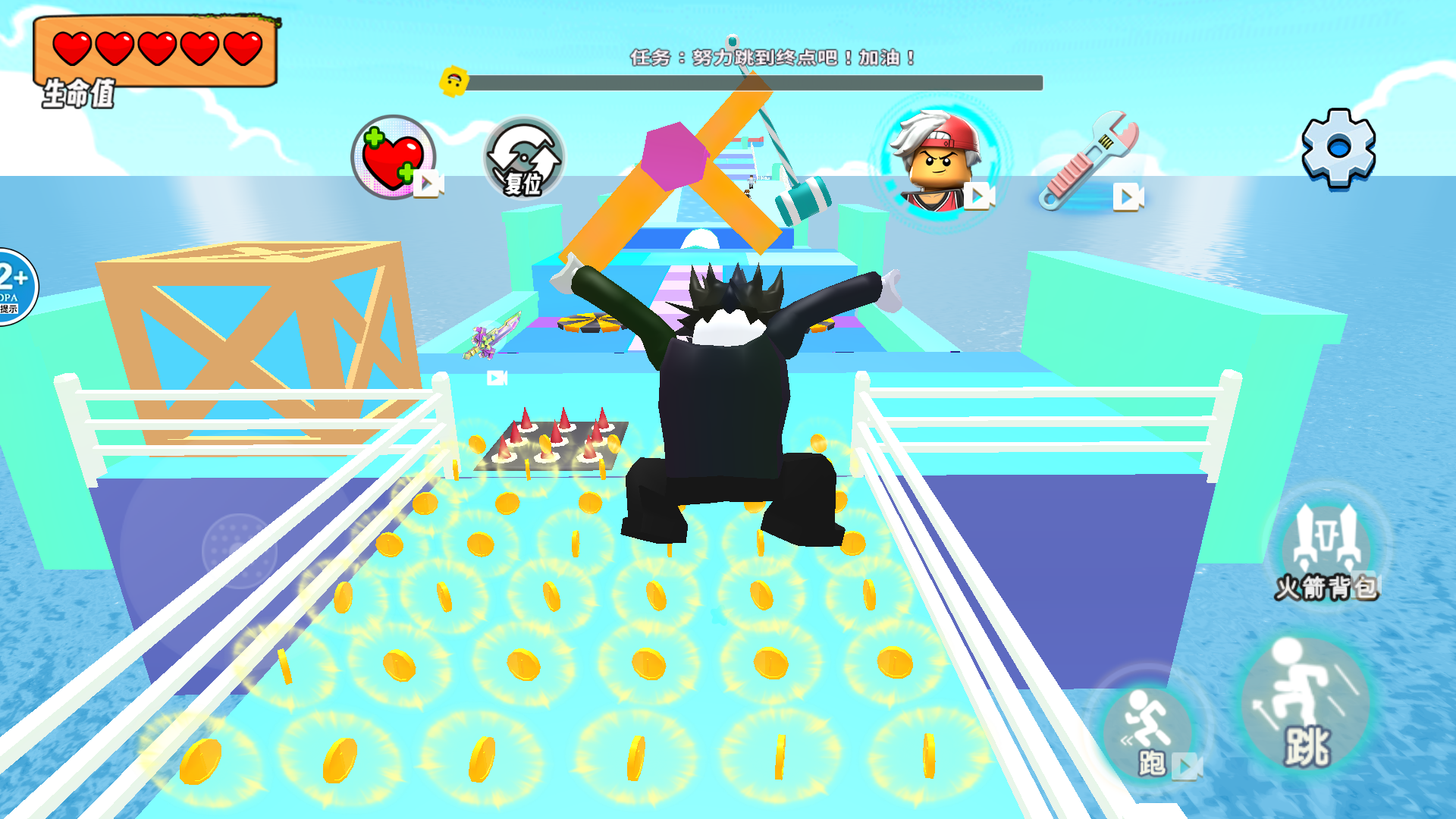The height and width of the screenshot is (819, 1456).
Task: Use the 火箭背包 rocket backpack button
Action: (1327, 550)
